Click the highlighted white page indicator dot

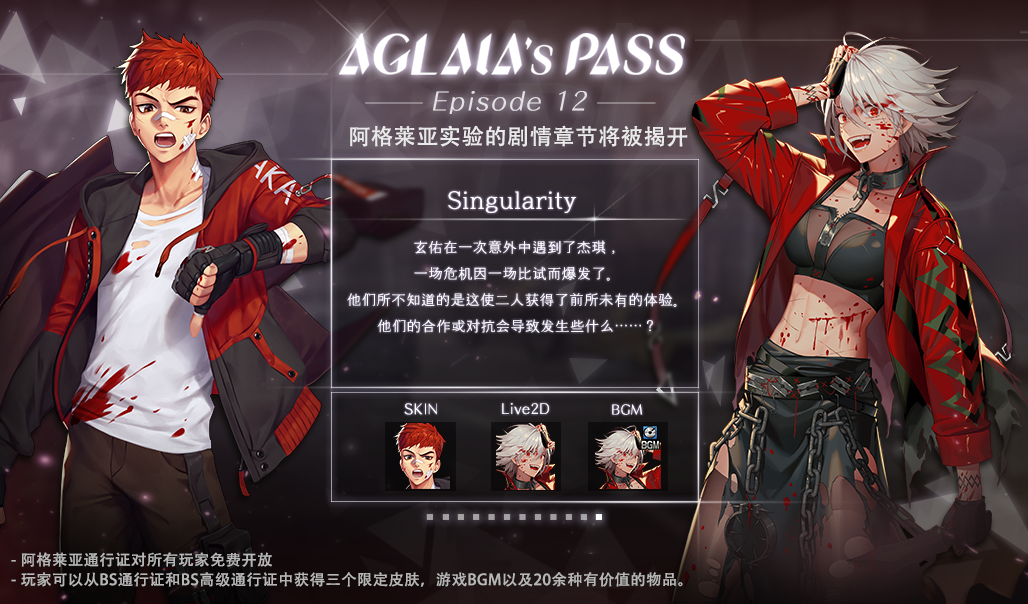click(599, 517)
